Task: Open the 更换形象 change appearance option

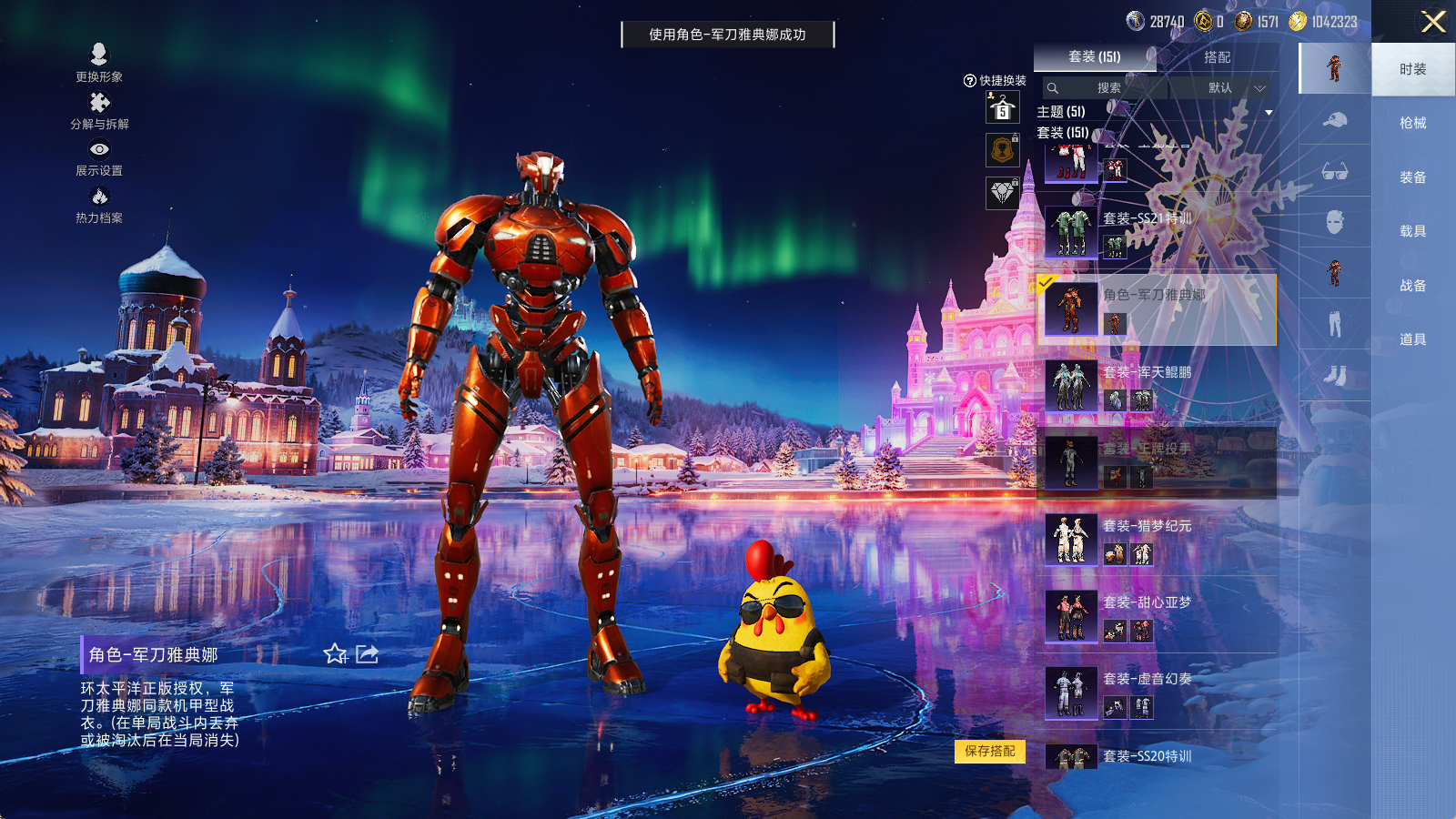Action: 99,63
